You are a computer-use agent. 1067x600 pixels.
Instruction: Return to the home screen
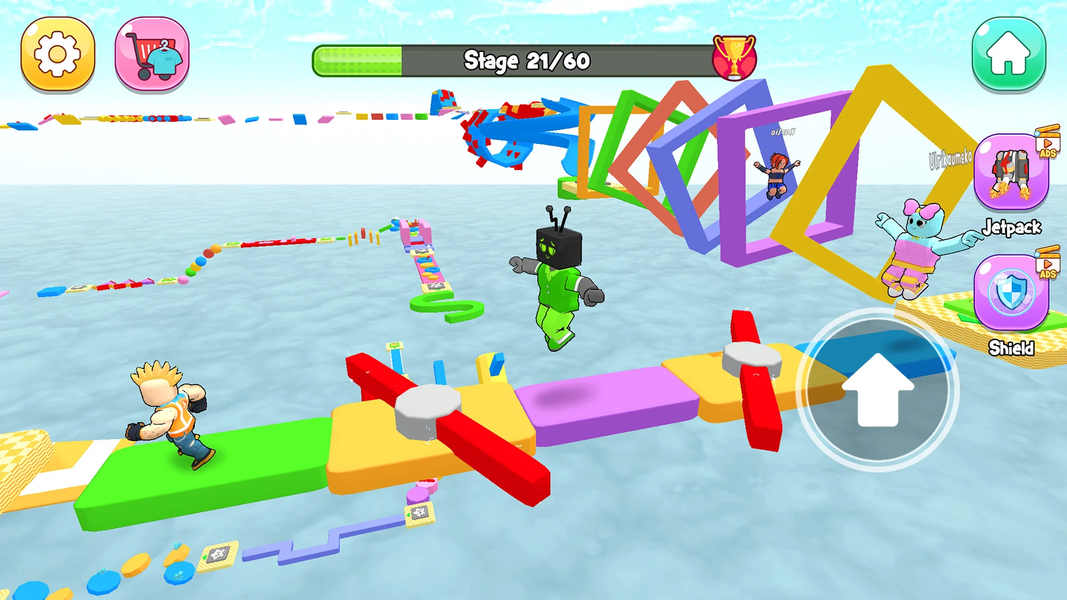(1009, 54)
